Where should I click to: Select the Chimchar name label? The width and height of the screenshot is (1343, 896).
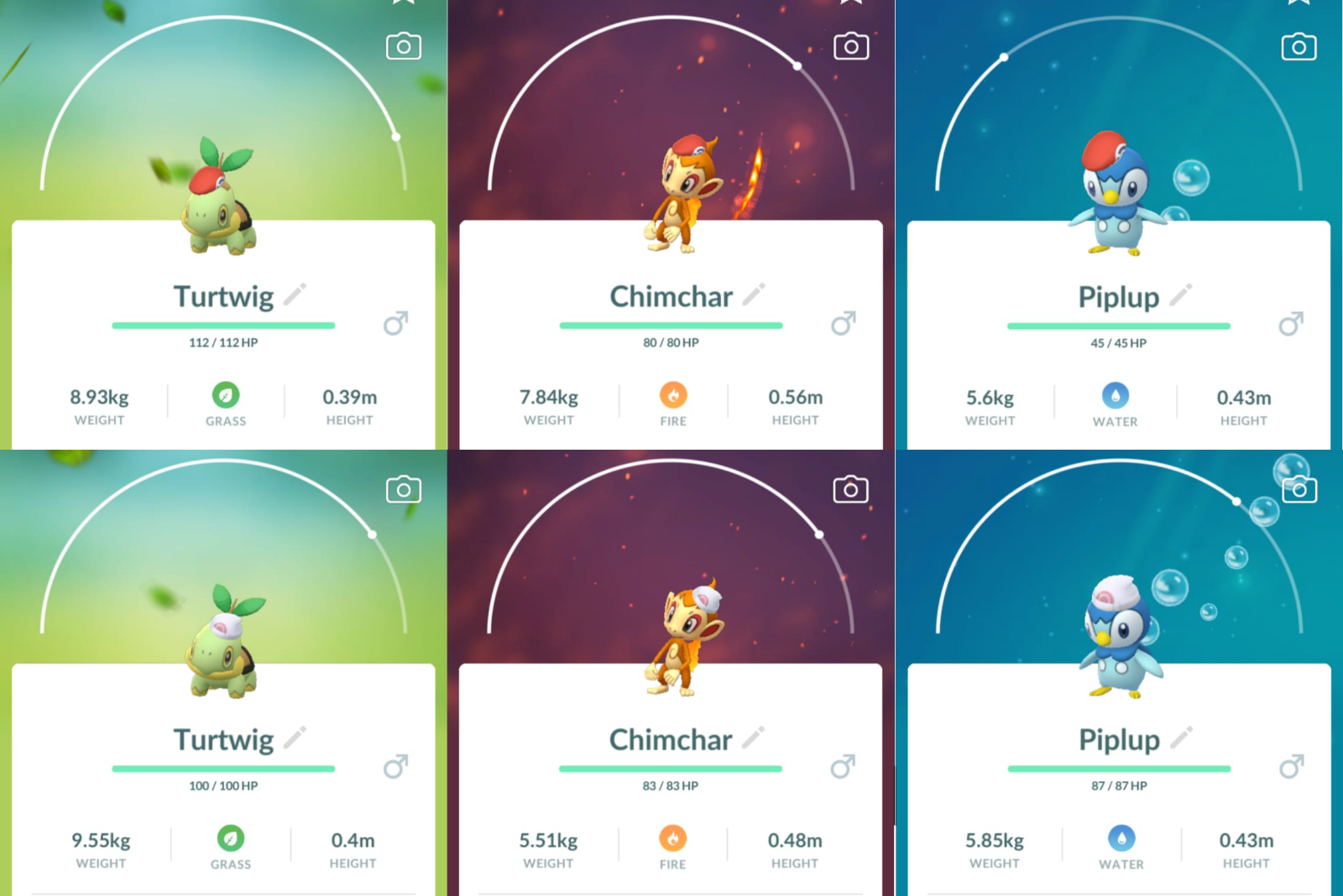[671, 296]
